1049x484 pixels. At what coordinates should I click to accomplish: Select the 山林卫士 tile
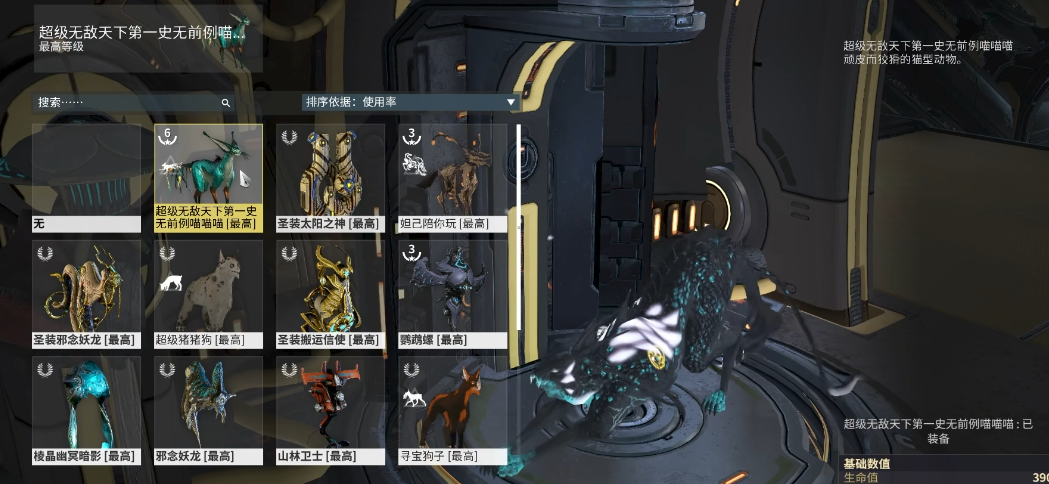pos(330,410)
